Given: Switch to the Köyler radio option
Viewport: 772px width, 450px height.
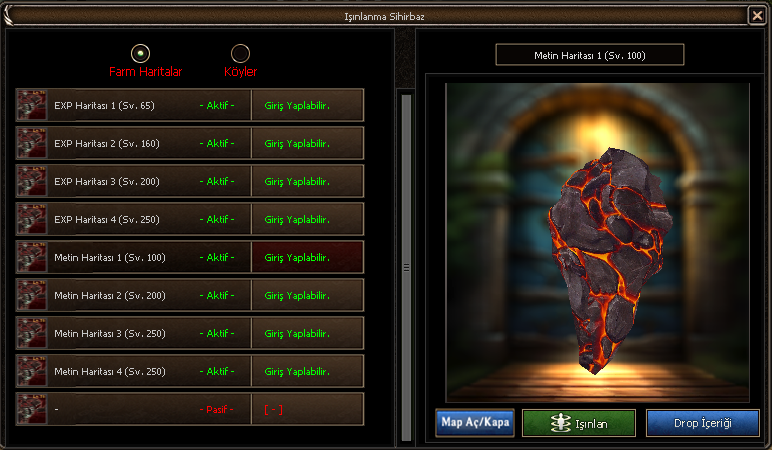Looking at the screenshot, I should (240, 53).
